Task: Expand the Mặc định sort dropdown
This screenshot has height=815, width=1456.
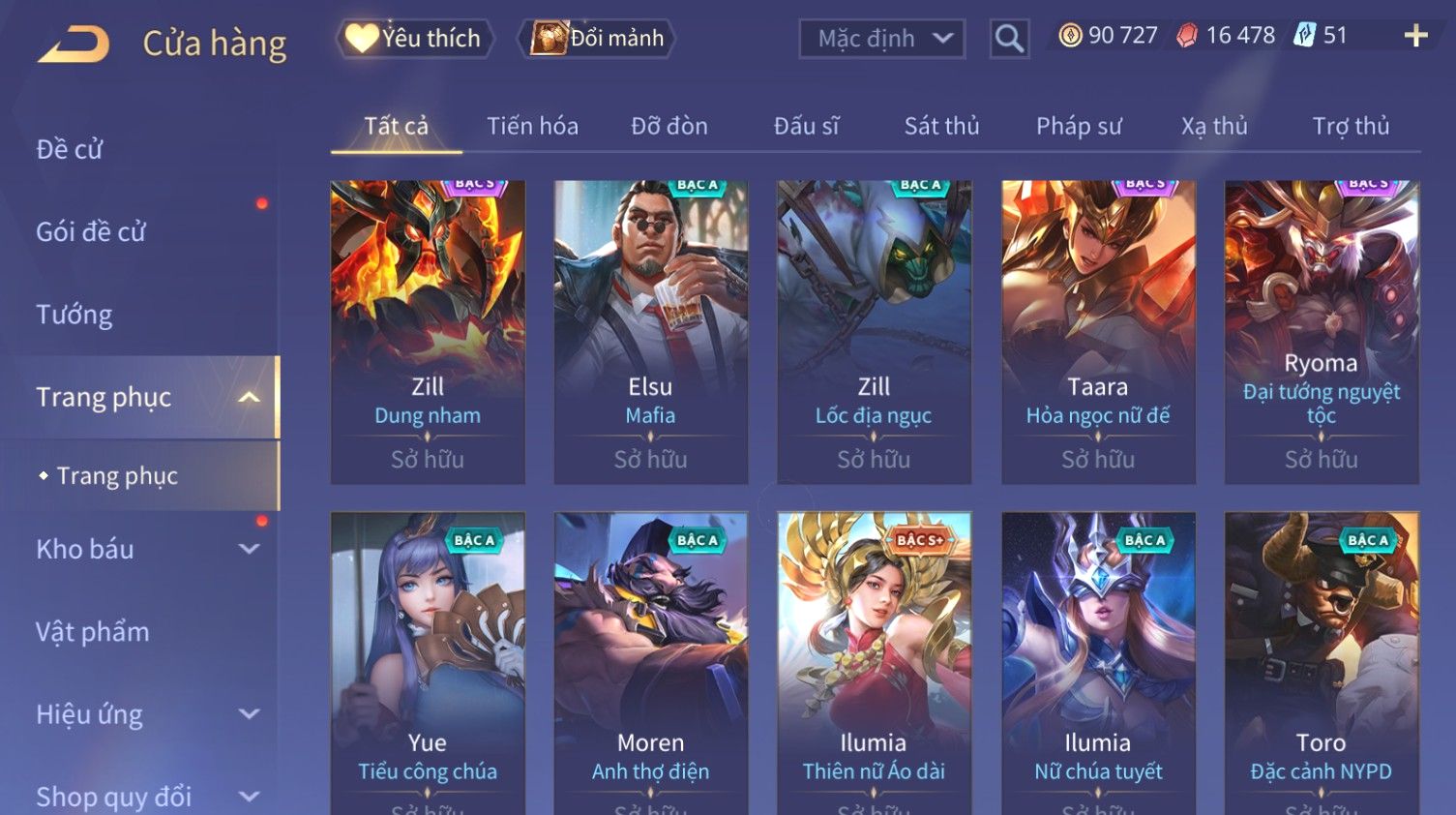Action: (x=881, y=39)
